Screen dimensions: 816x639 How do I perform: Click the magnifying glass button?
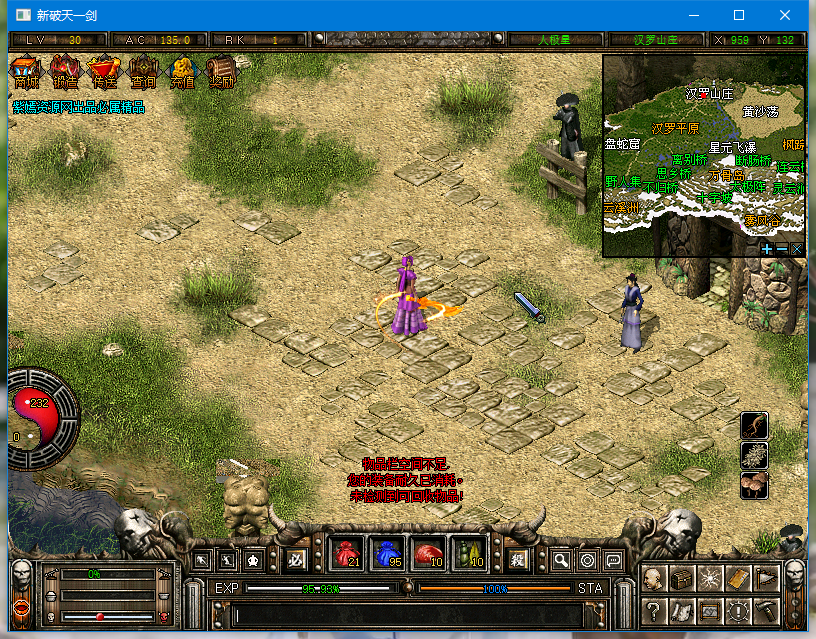(x=562, y=560)
